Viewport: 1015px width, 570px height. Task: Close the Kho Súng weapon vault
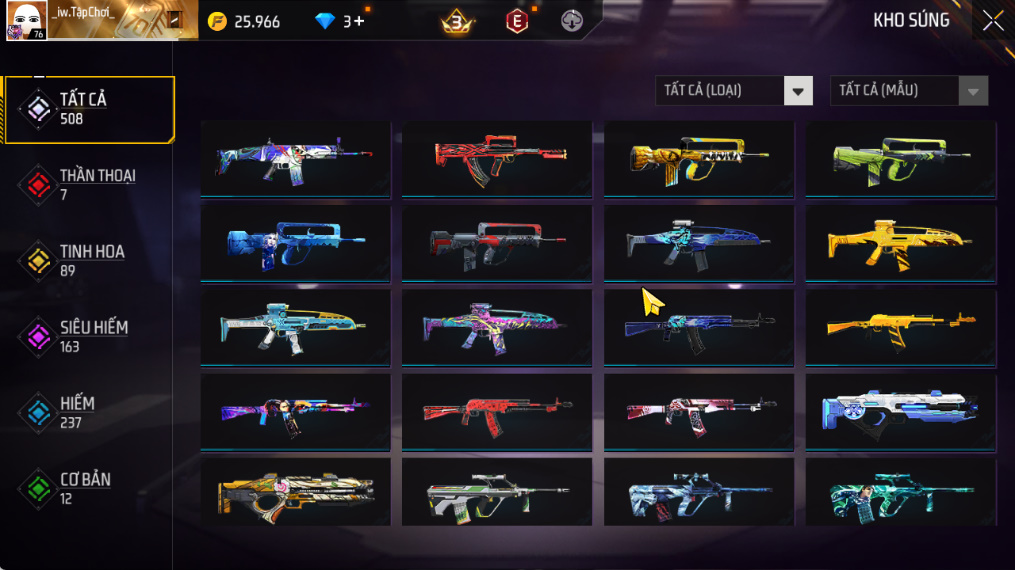(992, 21)
